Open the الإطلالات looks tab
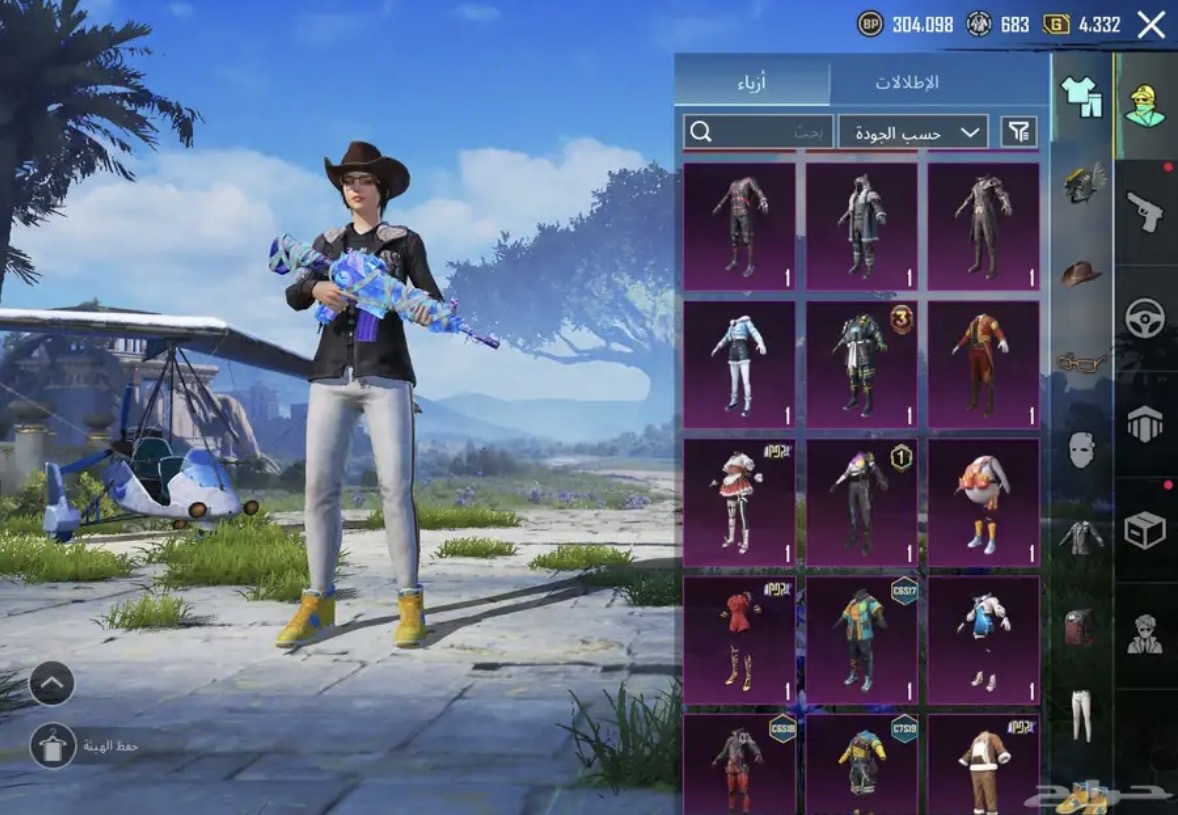Screen dimensions: 1178x815 [907, 82]
